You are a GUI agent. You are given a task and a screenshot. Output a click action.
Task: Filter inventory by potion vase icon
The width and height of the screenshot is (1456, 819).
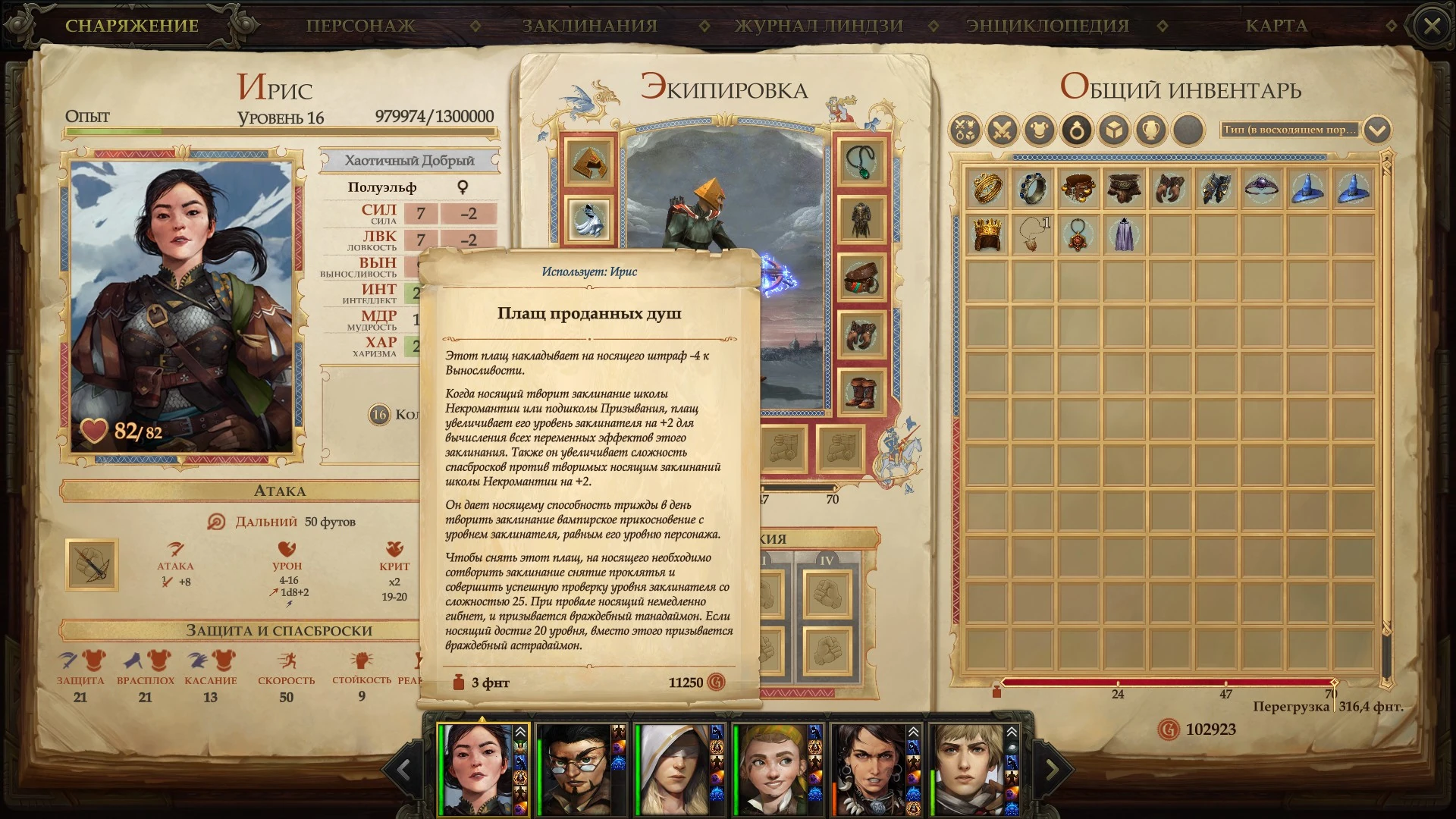[1151, 130]
